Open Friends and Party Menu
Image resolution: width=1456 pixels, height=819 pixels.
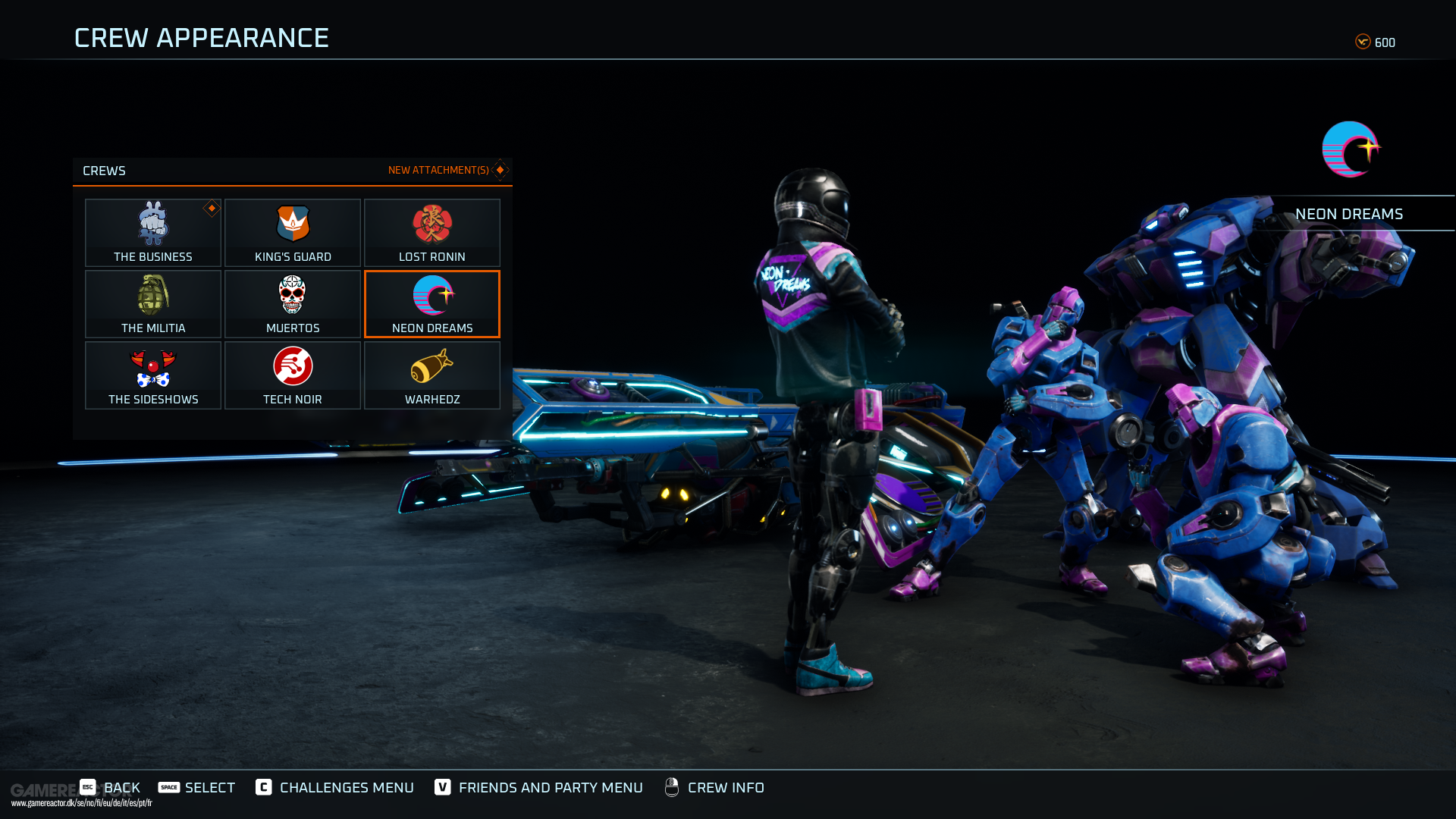point(538,787)
